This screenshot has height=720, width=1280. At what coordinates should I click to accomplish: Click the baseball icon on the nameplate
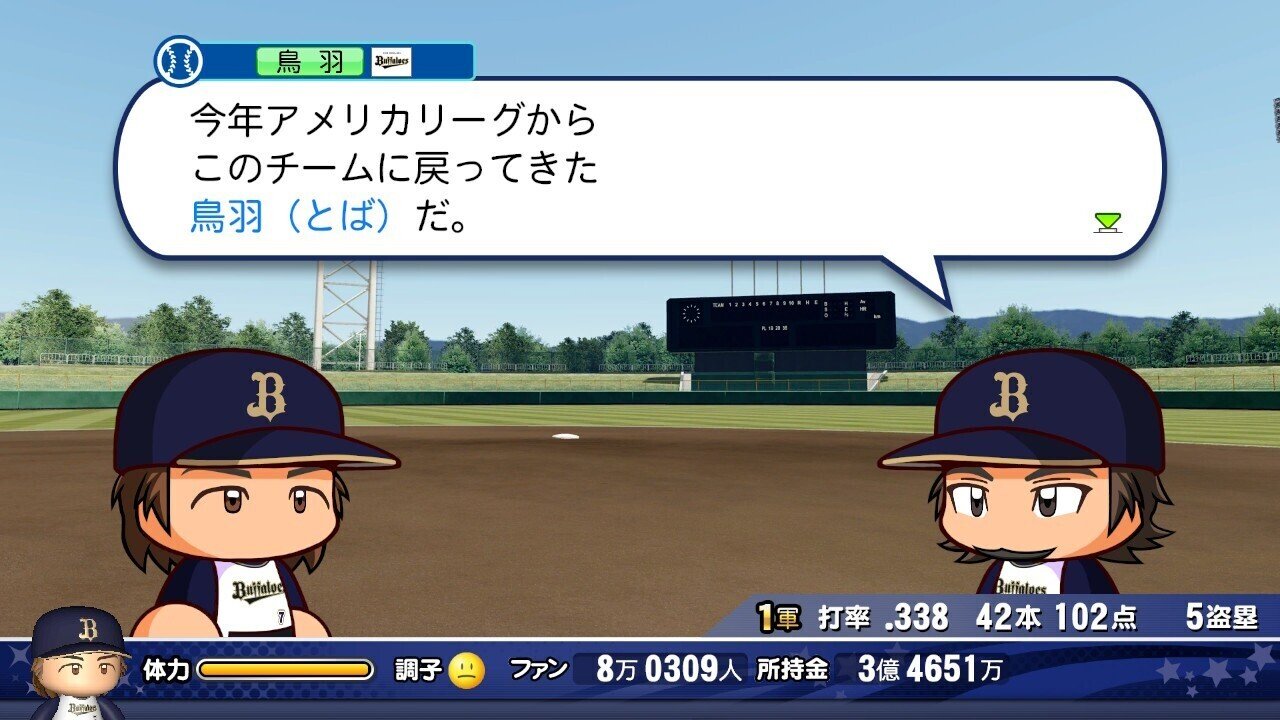coord(177,59)
